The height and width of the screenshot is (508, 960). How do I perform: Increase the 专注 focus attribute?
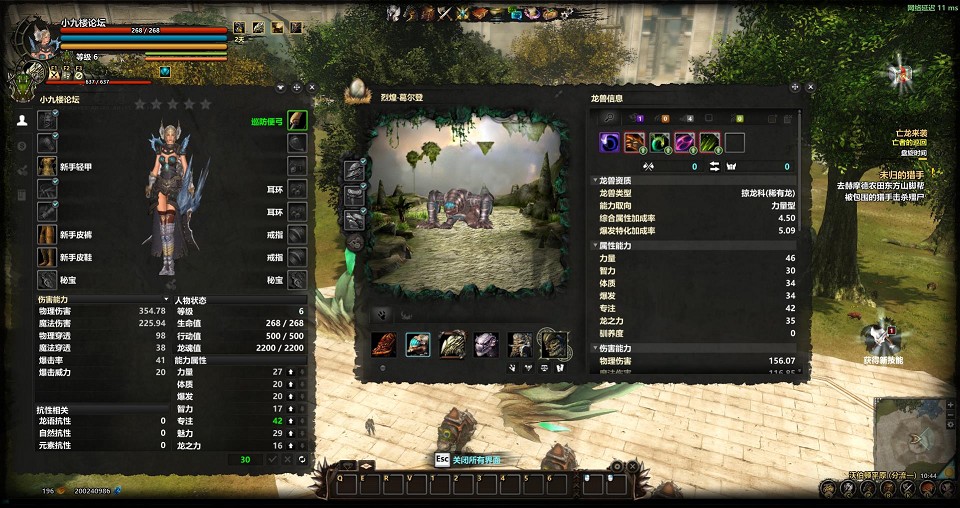coord(290,421)
